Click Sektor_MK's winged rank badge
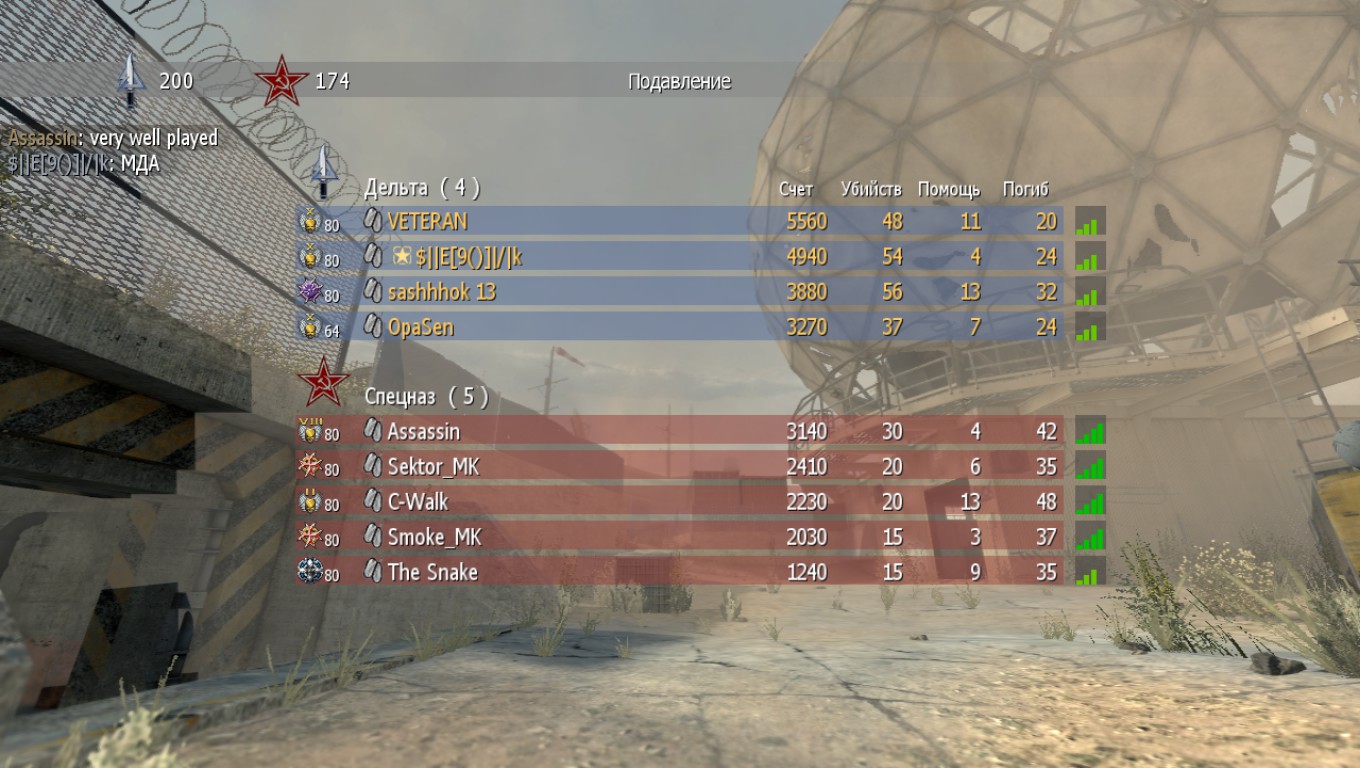 pos(309,466)
